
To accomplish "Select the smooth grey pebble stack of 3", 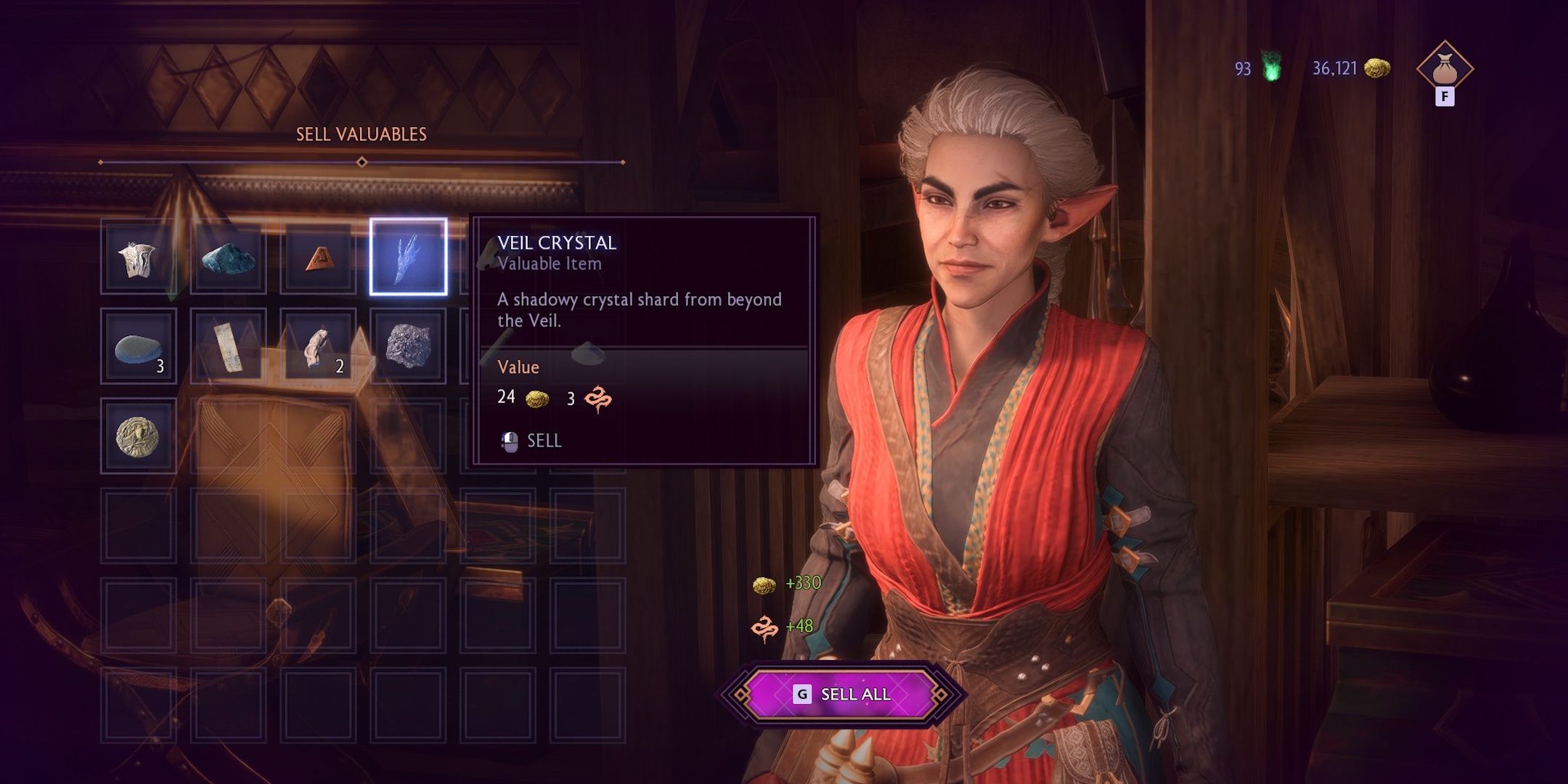I will pyautogui.click(x=138, y=347).
